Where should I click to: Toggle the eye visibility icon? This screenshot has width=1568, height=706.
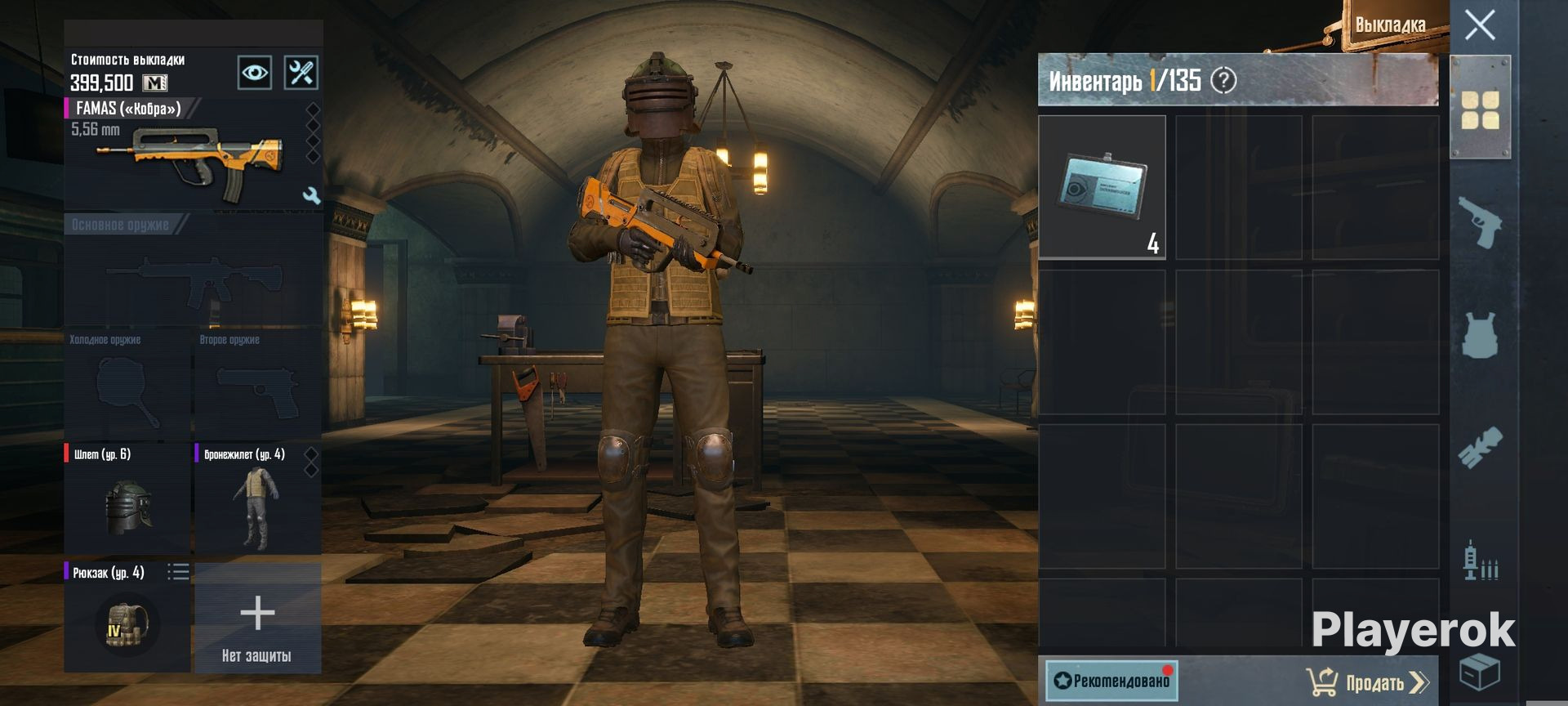point(254,73)
